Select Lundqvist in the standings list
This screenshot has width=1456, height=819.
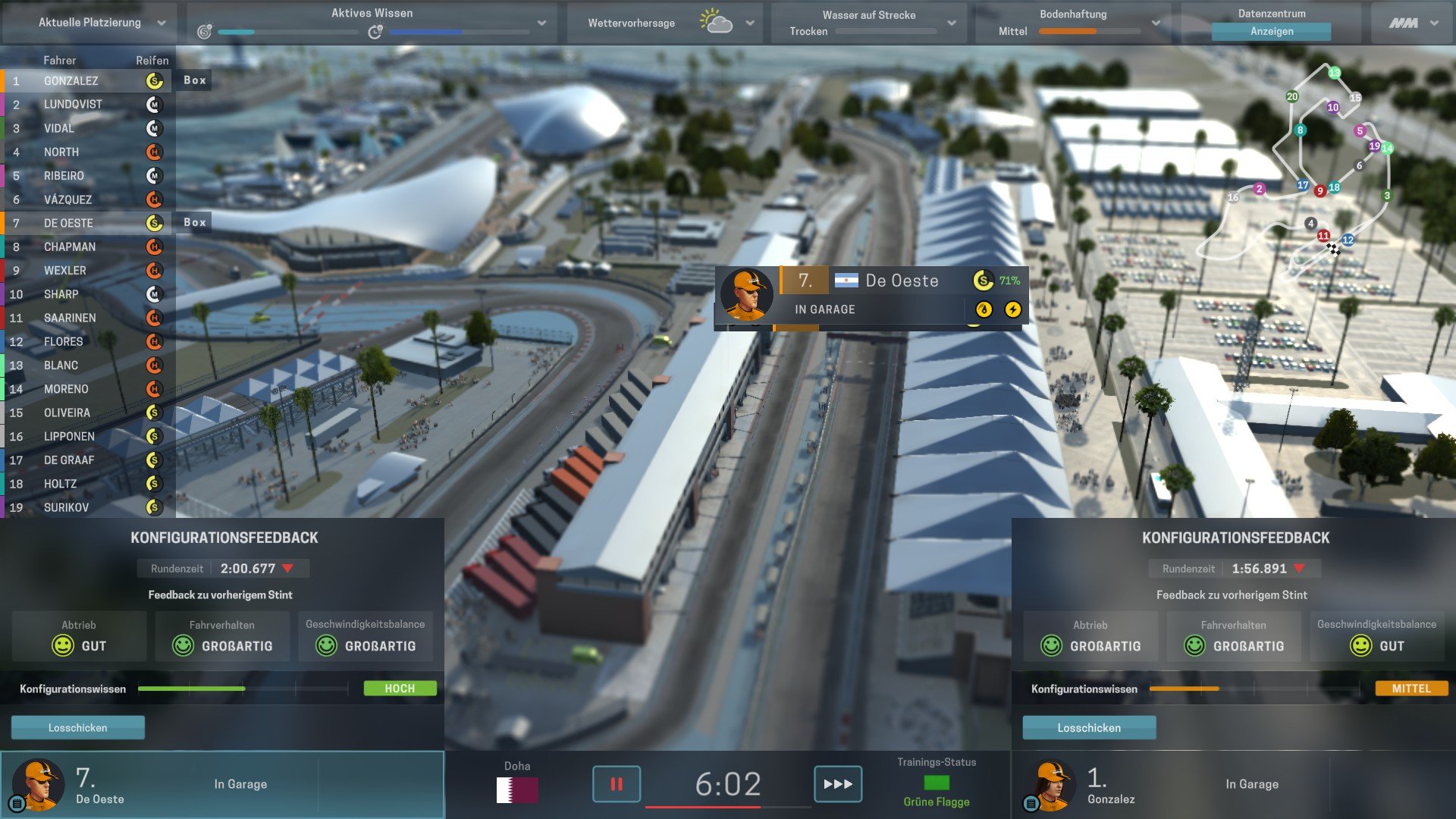pyautogui.click(x=73, y=104)
